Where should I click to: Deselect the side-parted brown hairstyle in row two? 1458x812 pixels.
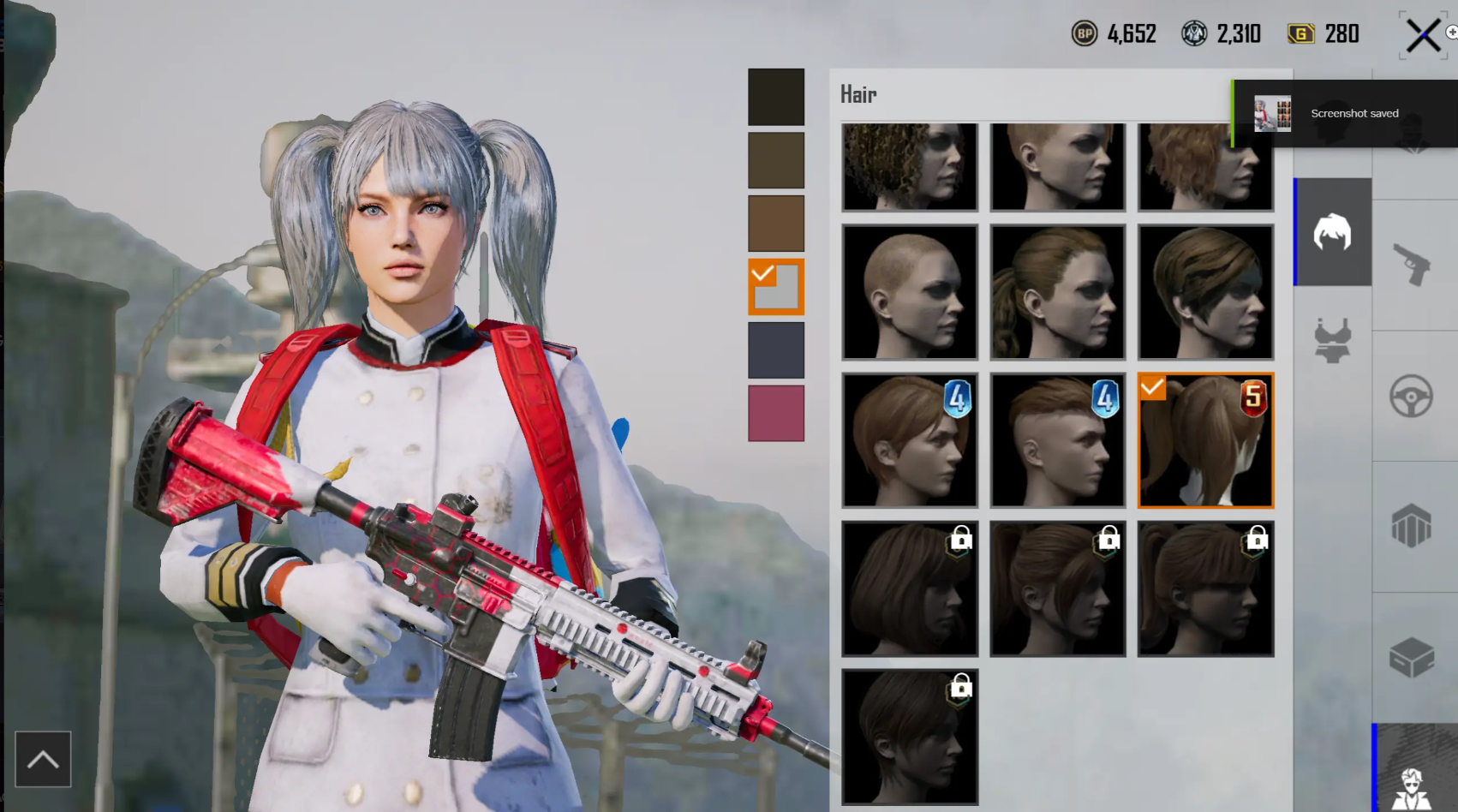(x=1205, y=291)
